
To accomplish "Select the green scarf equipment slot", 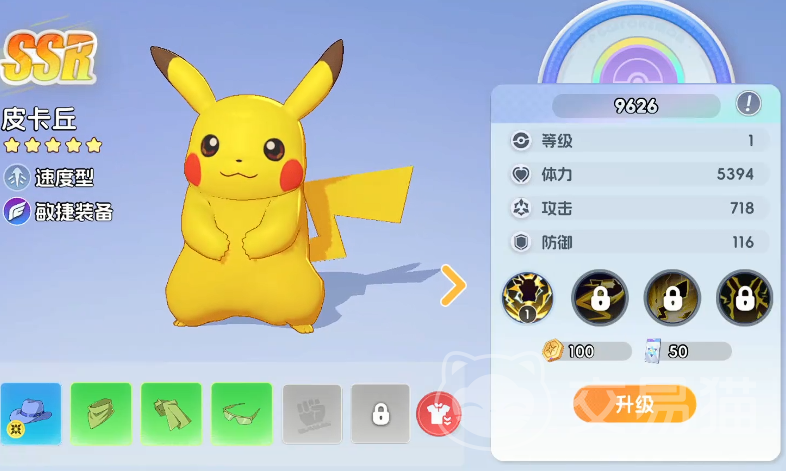I will (x=171, y=413).
